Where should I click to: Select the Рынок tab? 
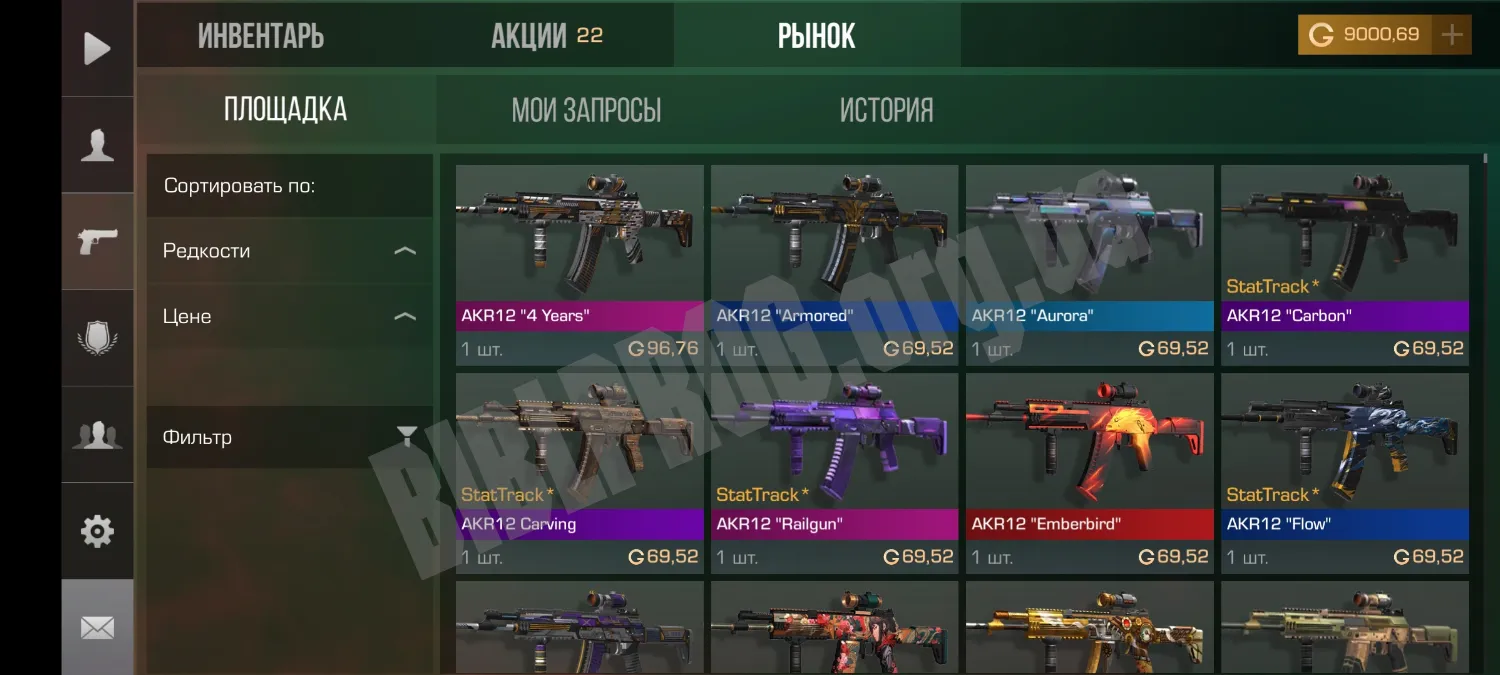pyautogui.click(x=816, y=37)
